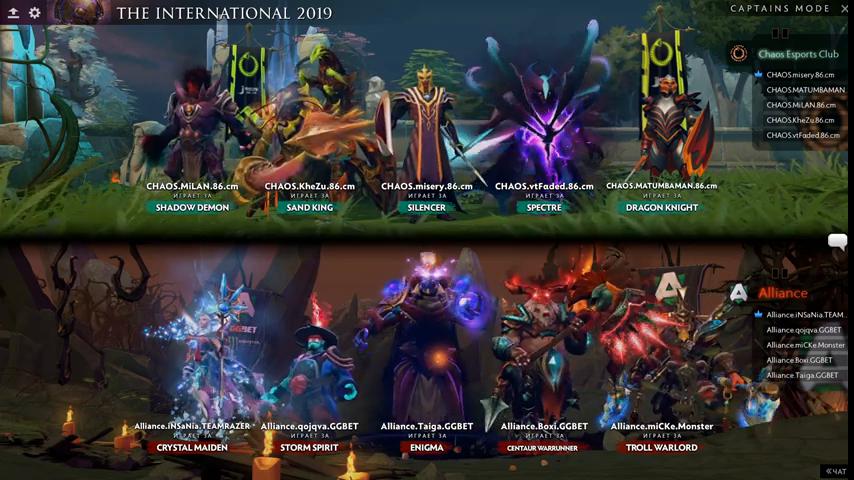854x480 pixels.
Task: Click the Shadow Demon hero label
Action: (192, 208)
